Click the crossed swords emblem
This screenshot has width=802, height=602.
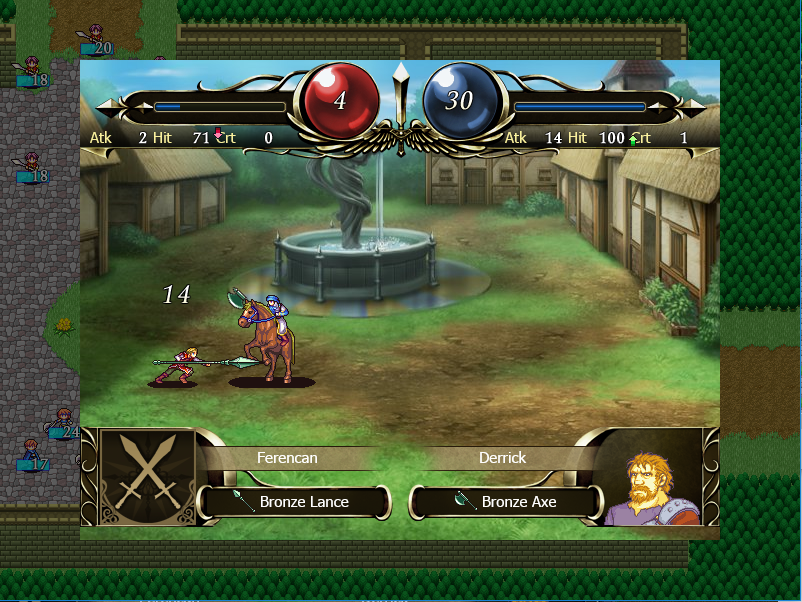pos(146,476)
